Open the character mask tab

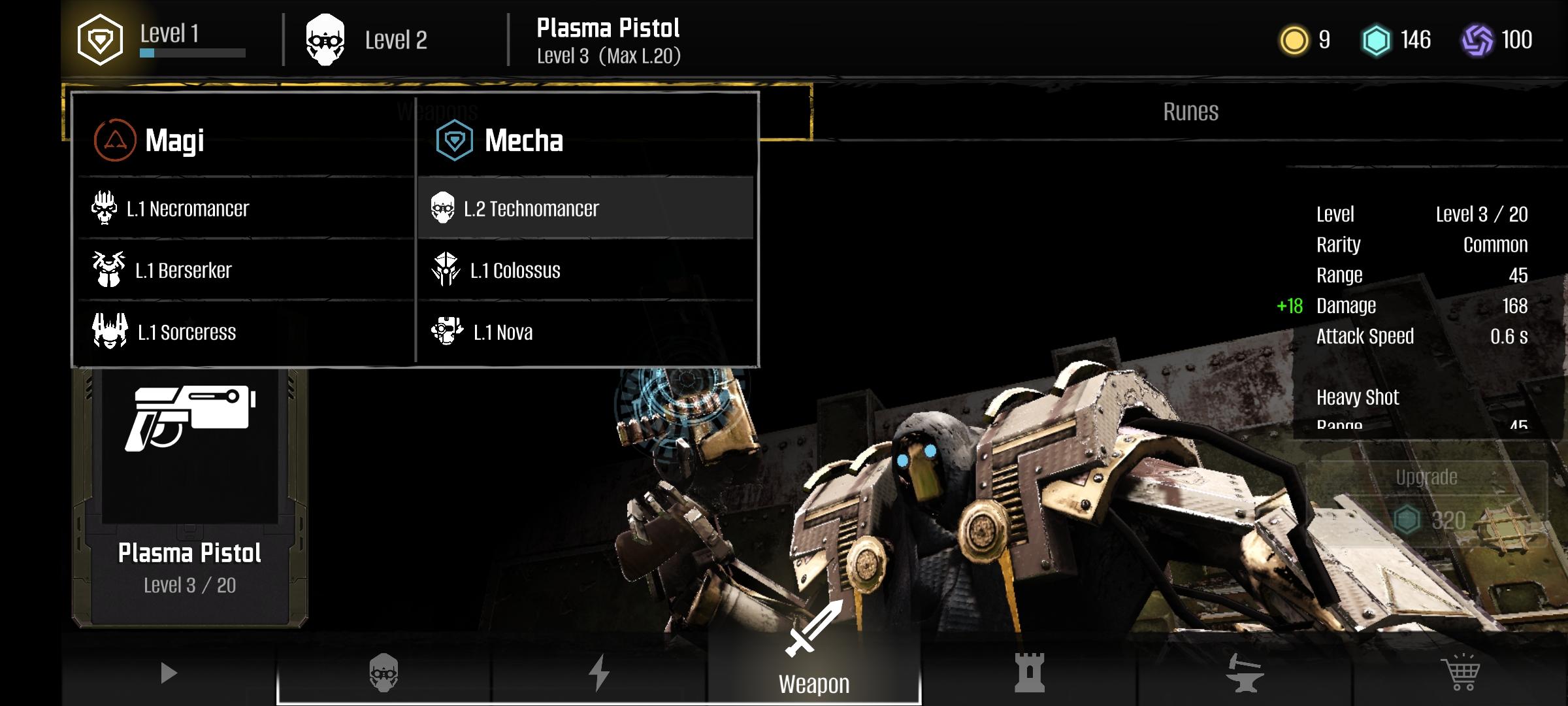point(384,673)
